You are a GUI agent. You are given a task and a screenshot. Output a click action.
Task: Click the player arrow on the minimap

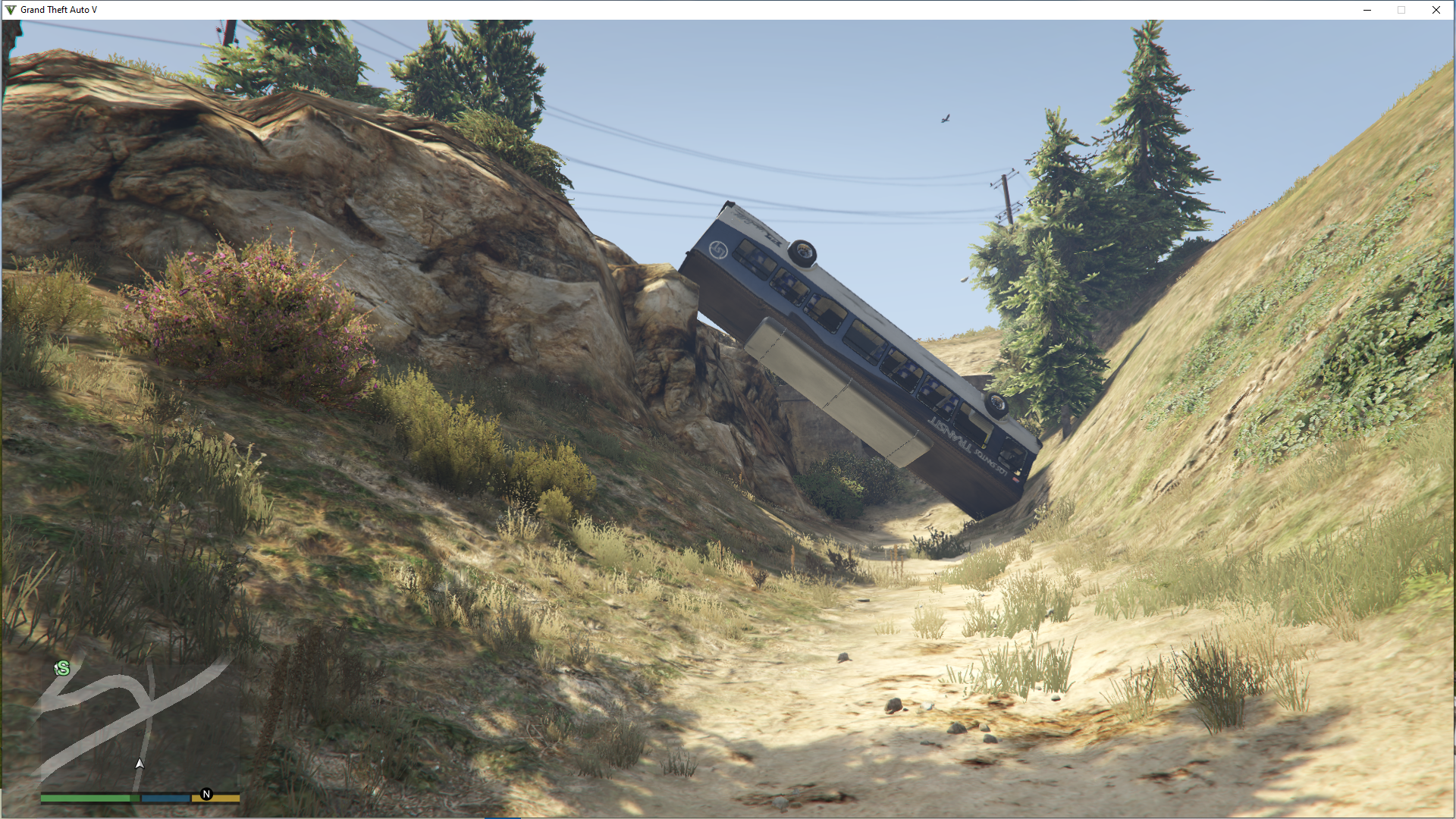pos(140,764)
